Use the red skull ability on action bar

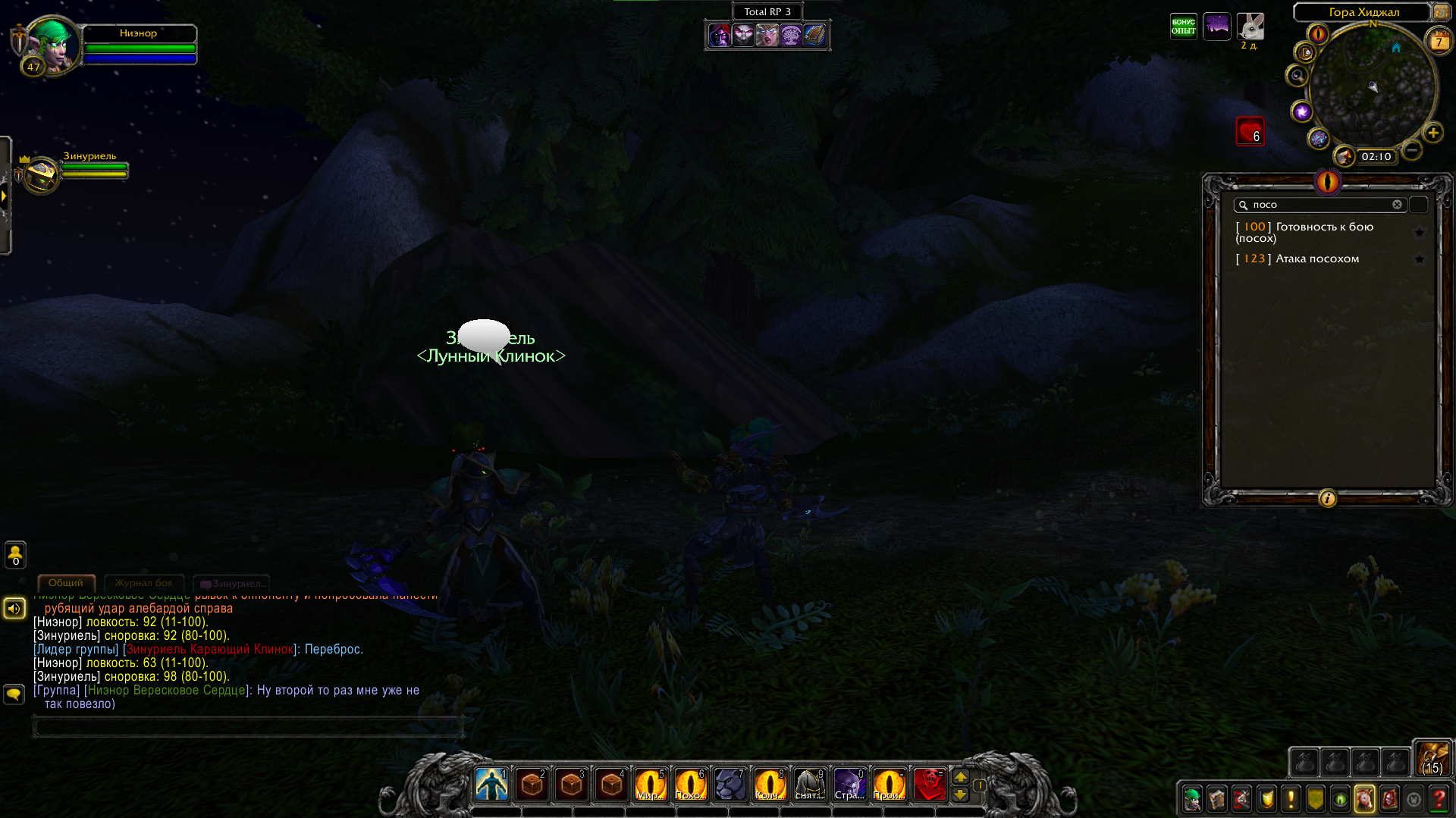click(929, 785)
